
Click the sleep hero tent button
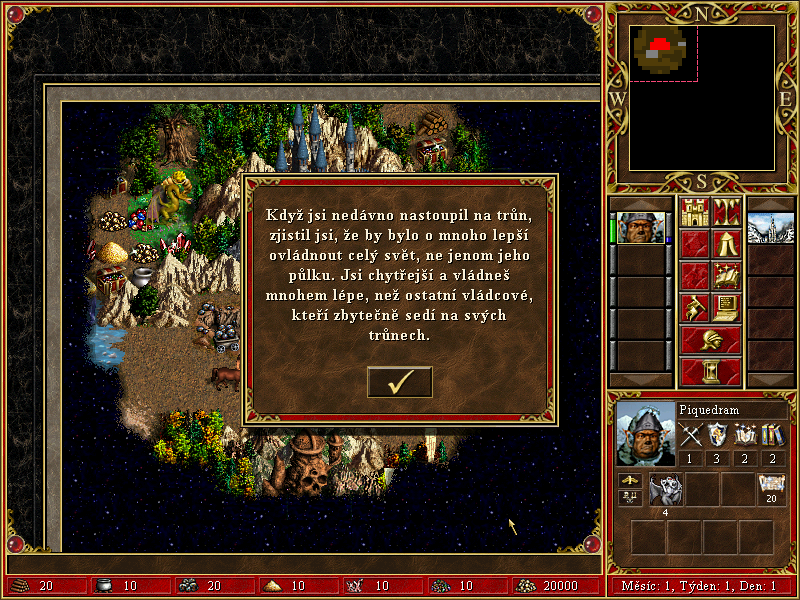pos(726,243)
